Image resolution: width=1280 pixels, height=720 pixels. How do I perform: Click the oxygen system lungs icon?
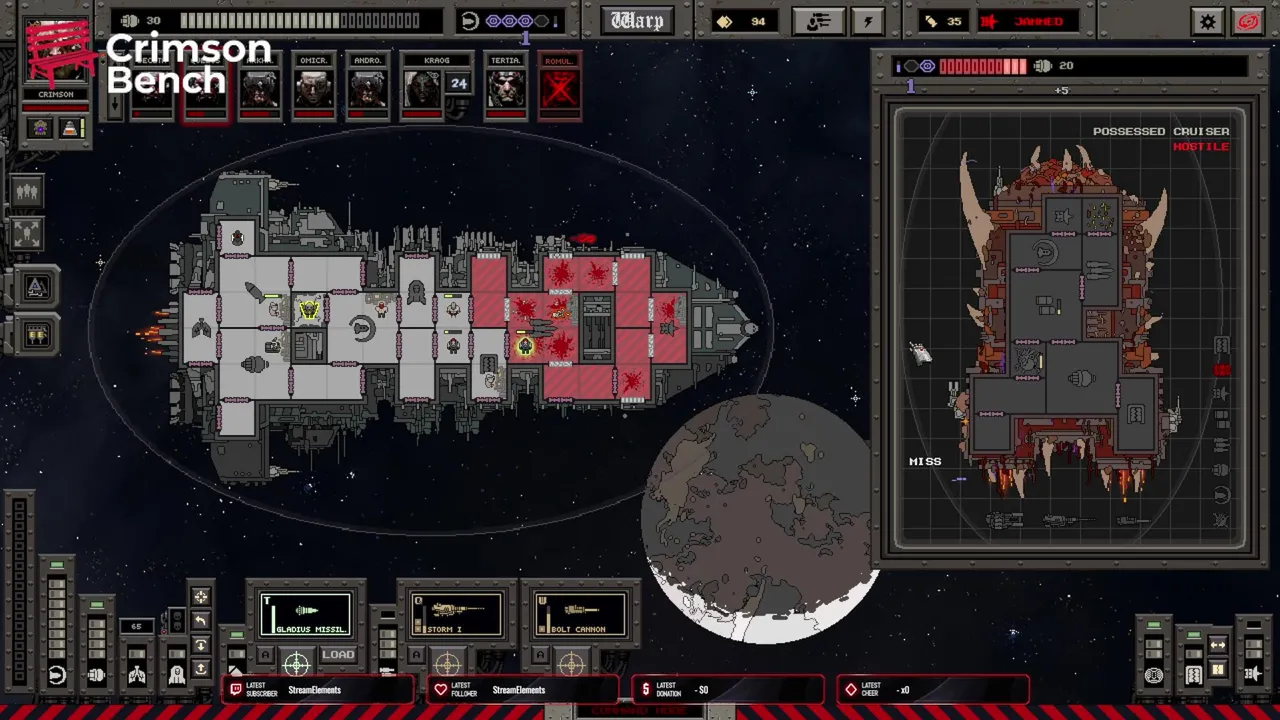pos(137,676)
